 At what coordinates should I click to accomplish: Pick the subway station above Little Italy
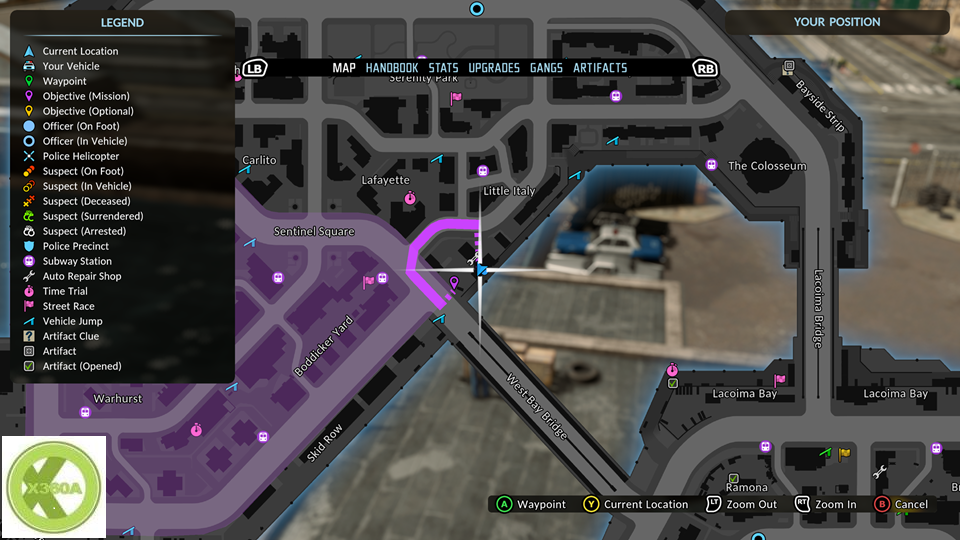[x=483, y=171]
